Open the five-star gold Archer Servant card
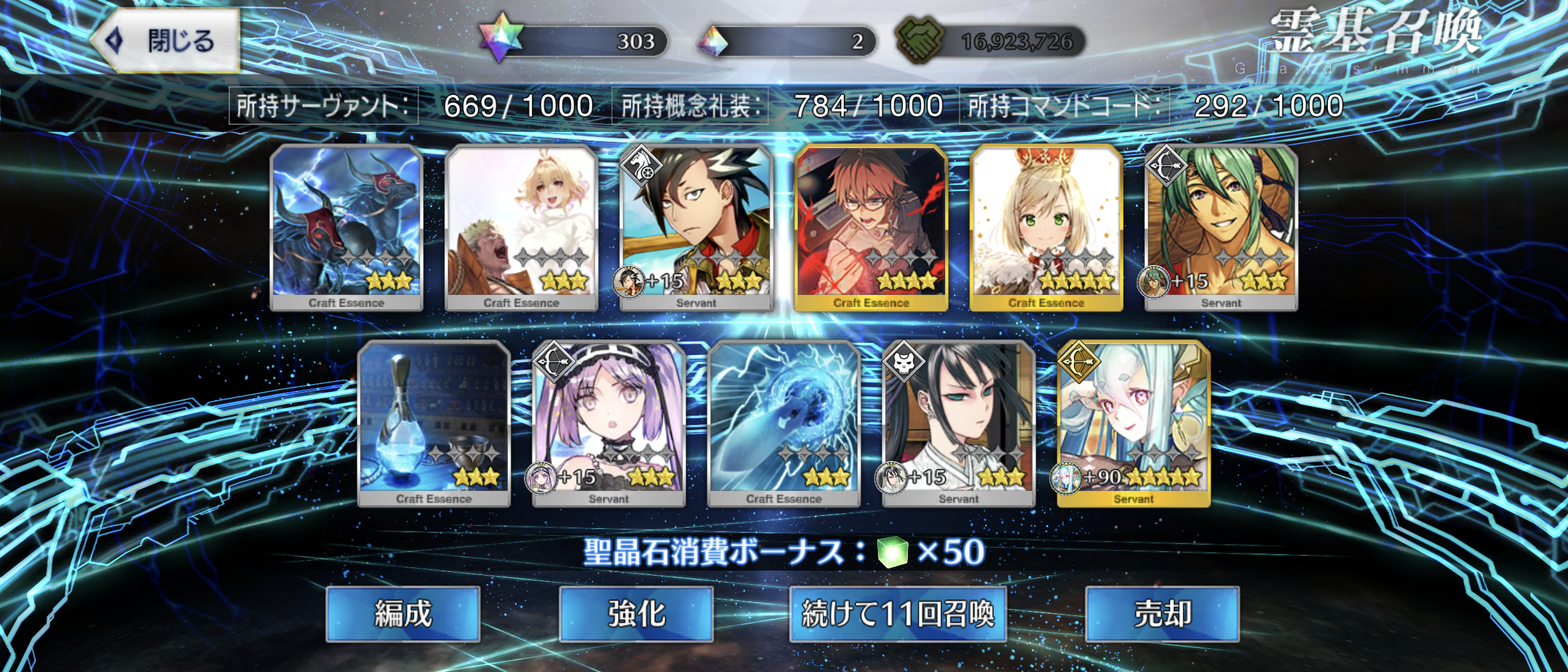The height and width of the screenshot is (672, 1568). click(x=1133, y=423)
